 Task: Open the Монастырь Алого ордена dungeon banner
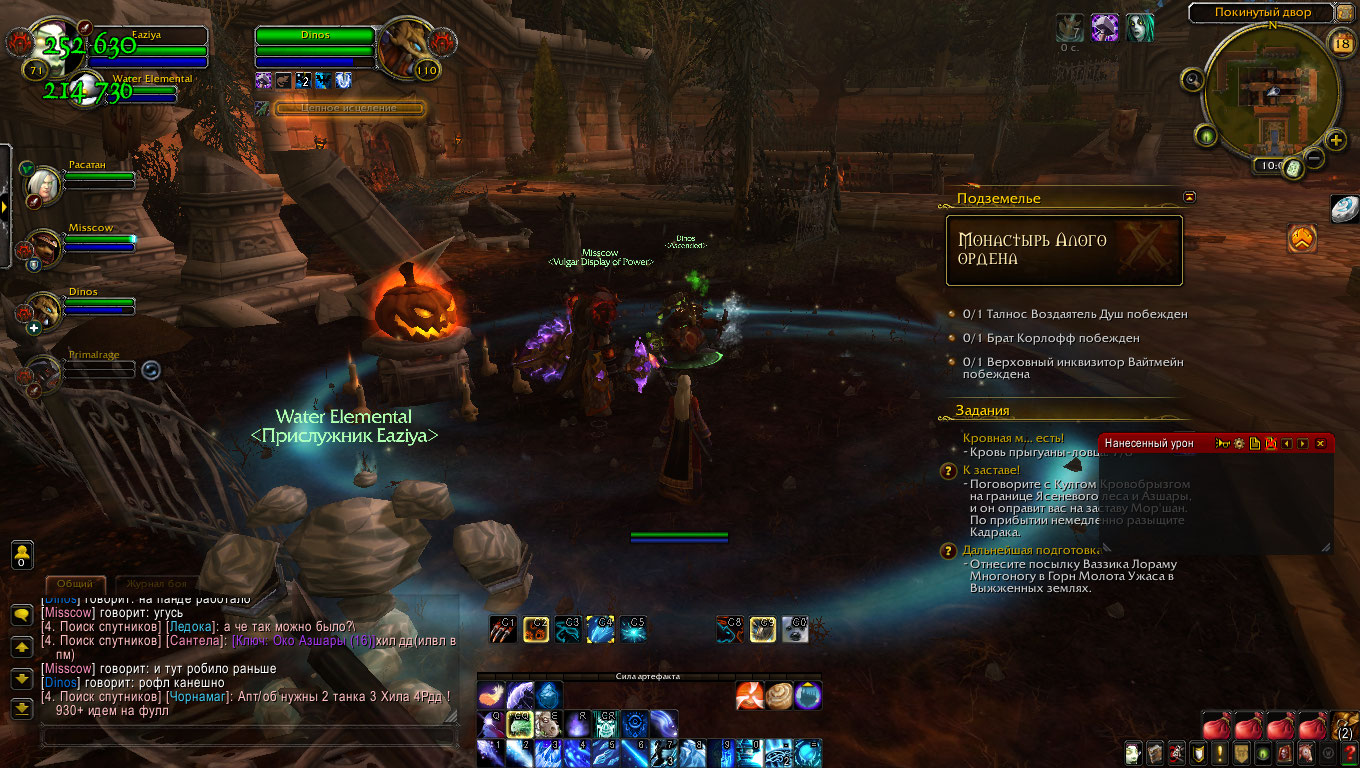1064,250
